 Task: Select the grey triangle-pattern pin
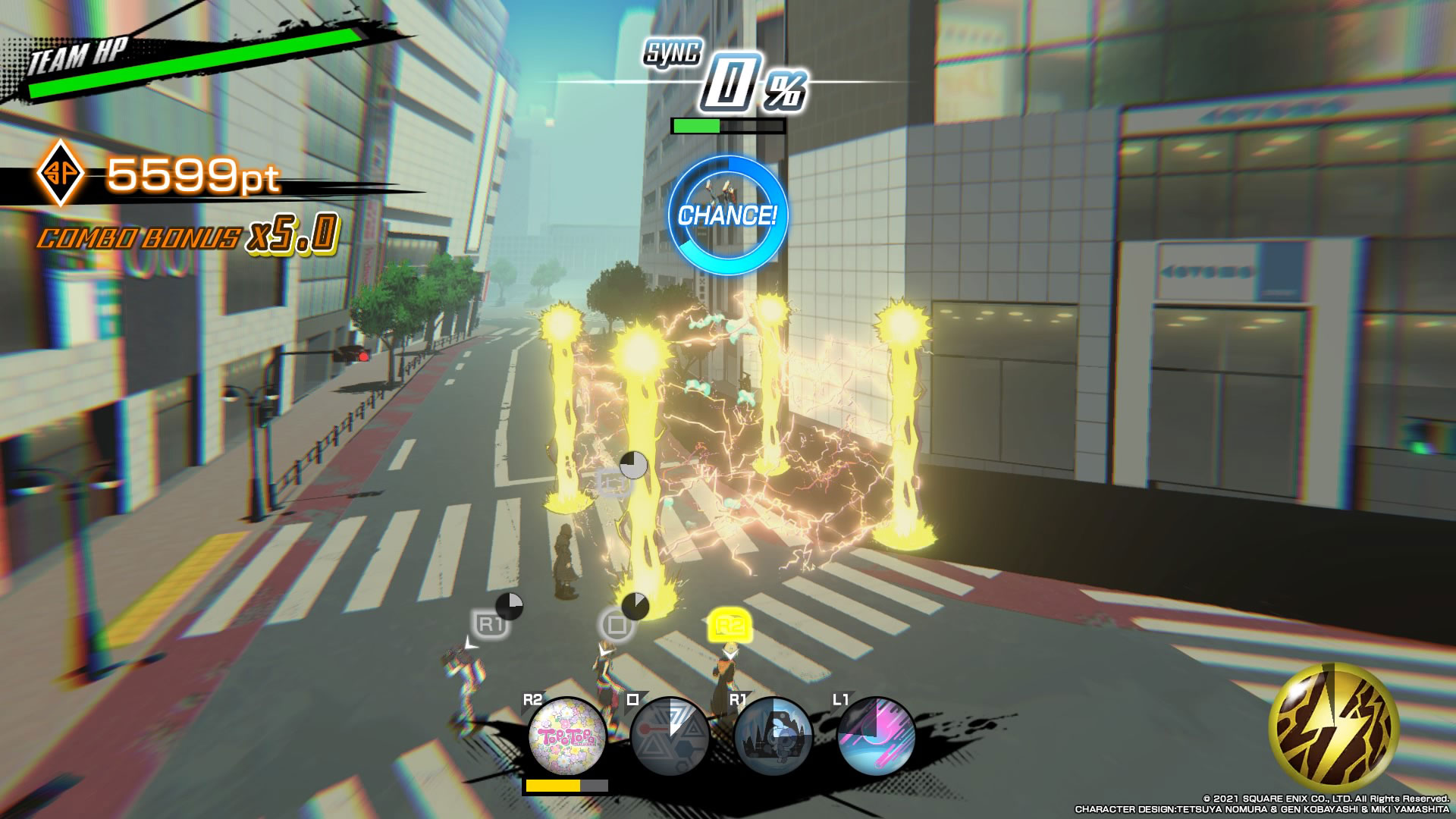tap(670, 736)
